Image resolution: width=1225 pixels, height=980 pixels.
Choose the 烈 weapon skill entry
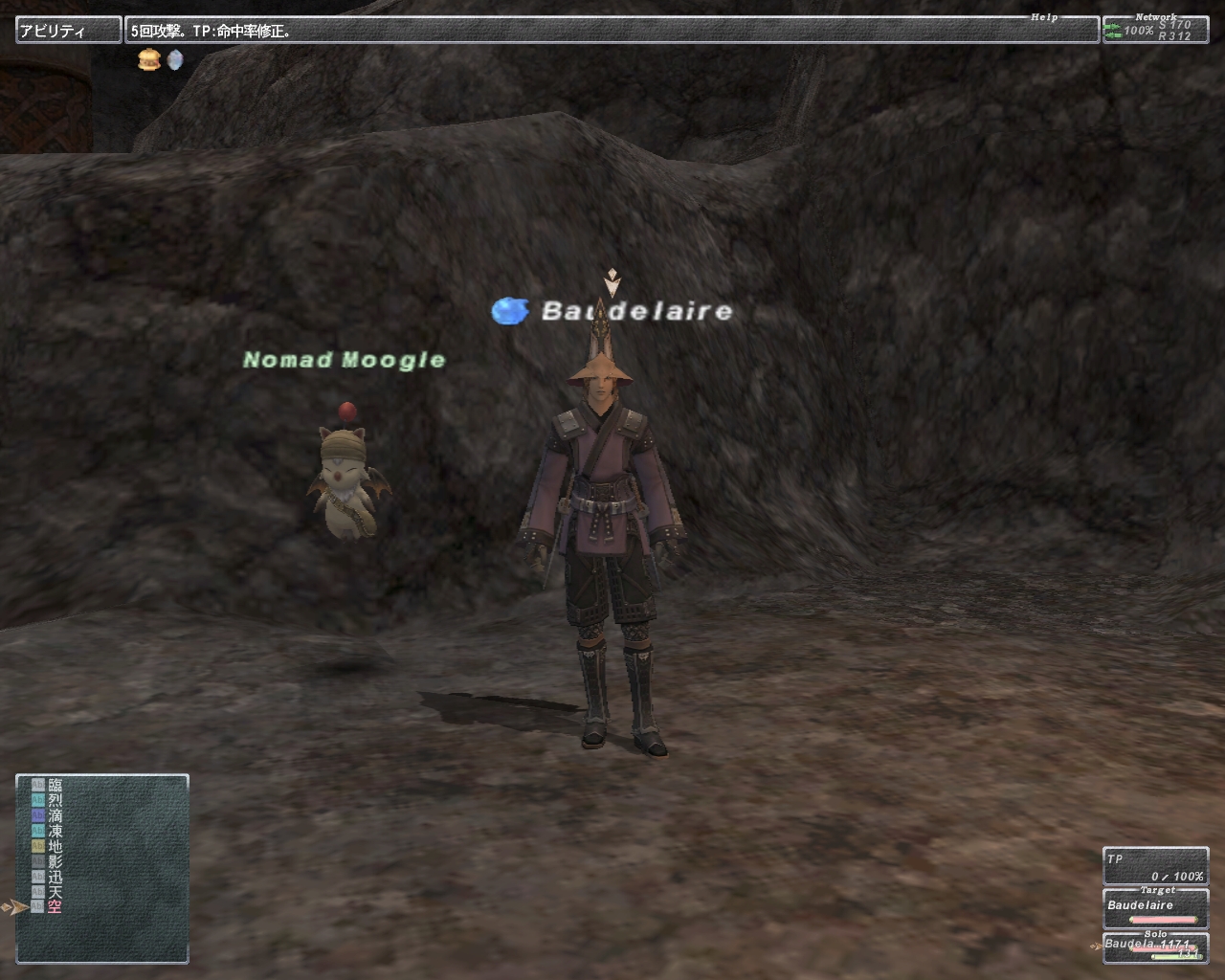coord(54,801)
